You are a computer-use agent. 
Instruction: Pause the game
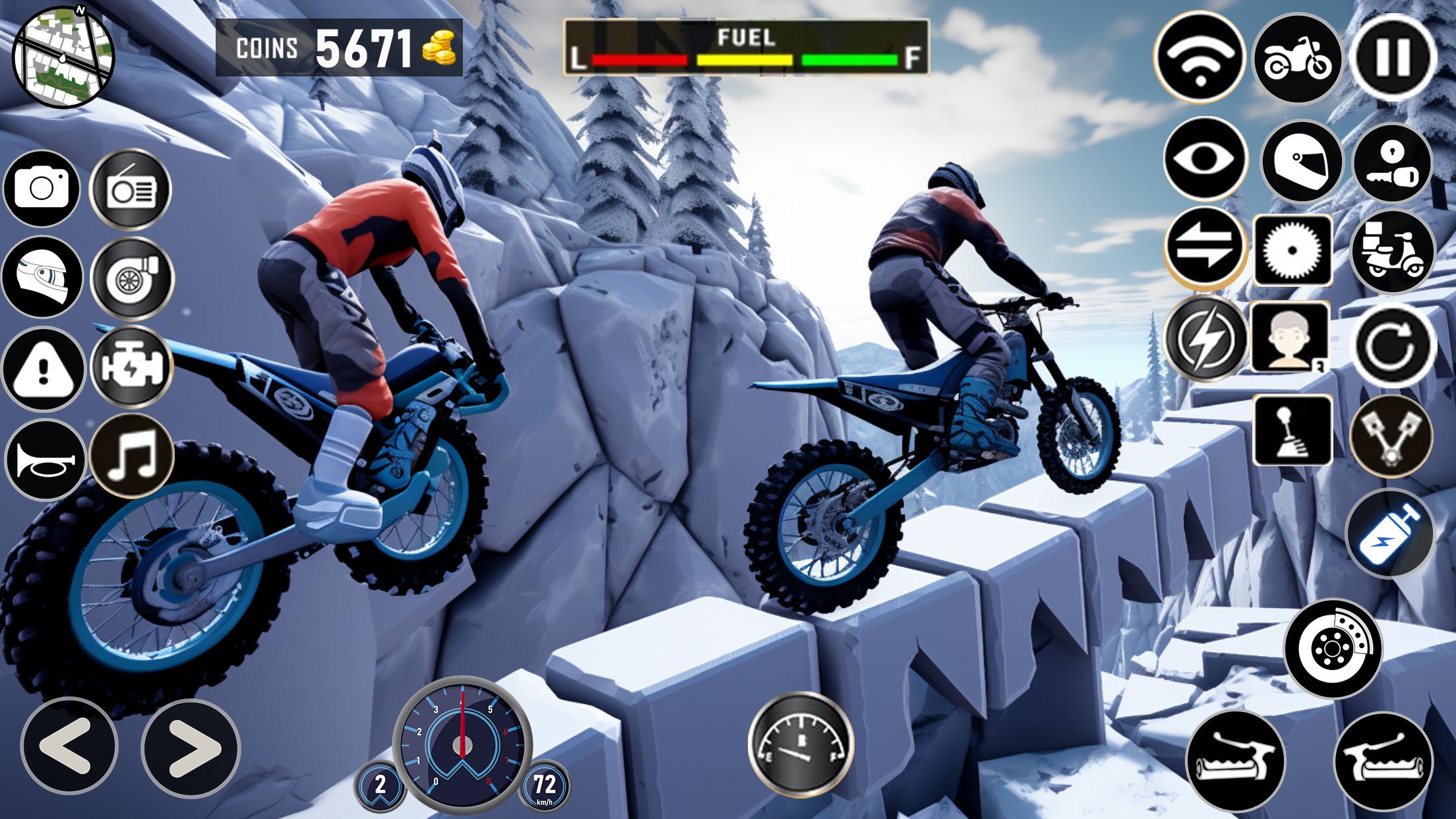(1392, 58)
